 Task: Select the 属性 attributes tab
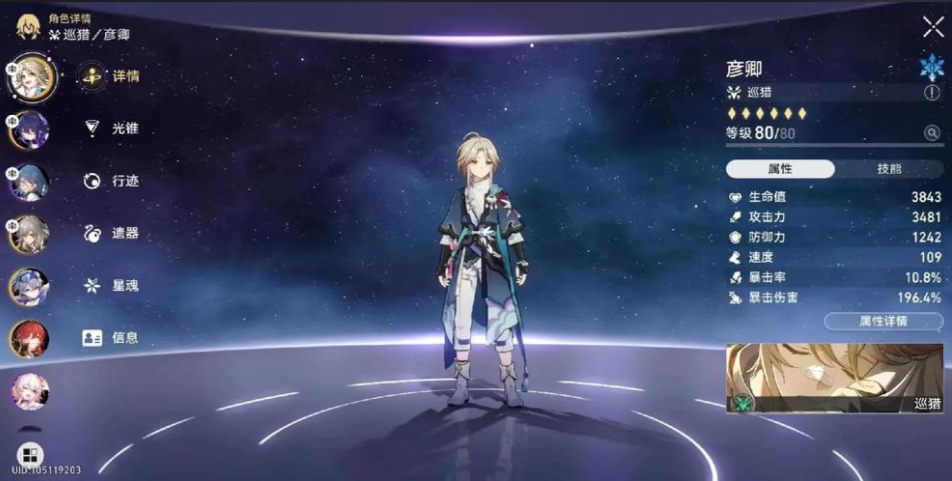tap(780, 169)
